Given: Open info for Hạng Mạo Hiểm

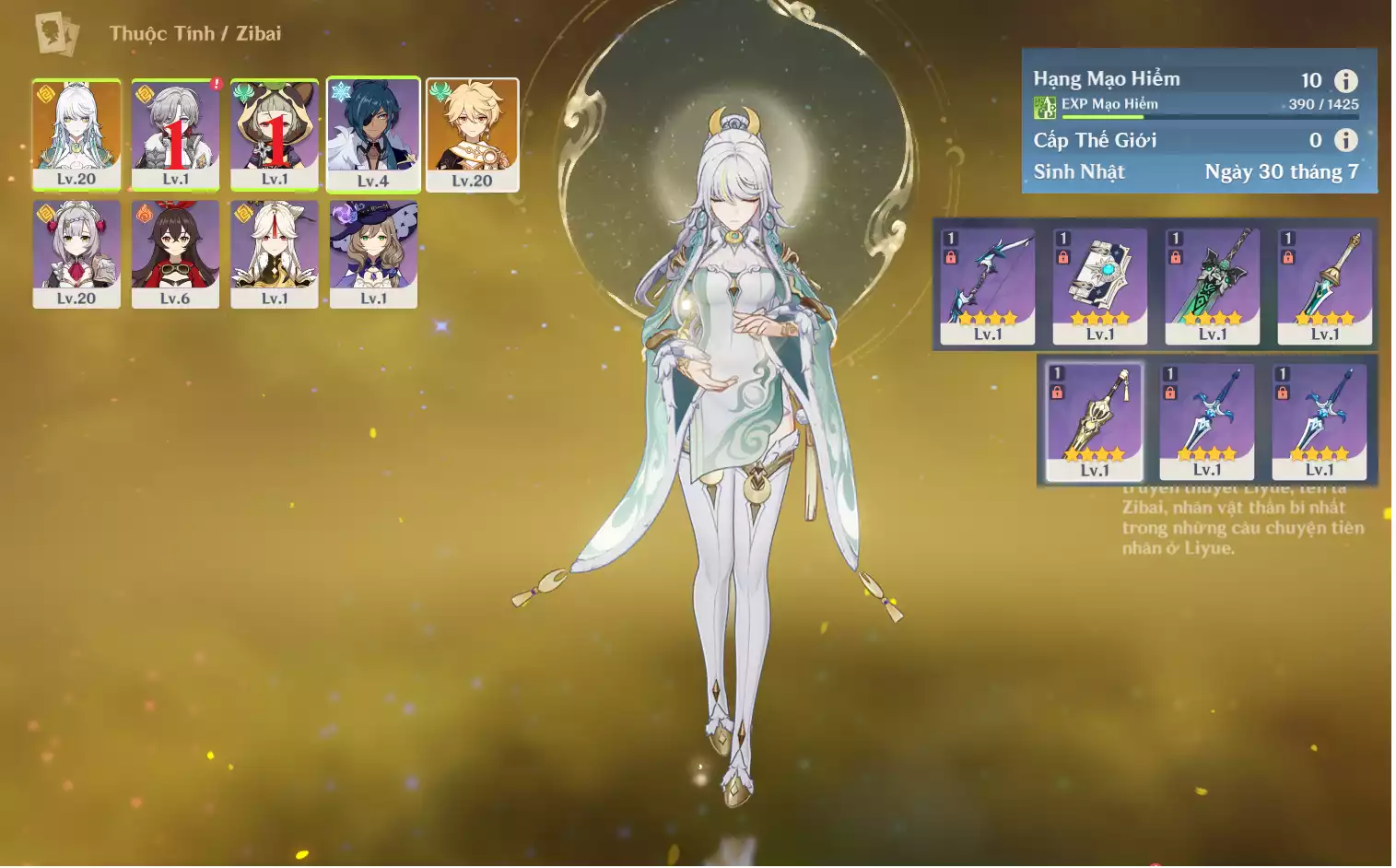Looking at the screenshot, I should (1346, 81).
